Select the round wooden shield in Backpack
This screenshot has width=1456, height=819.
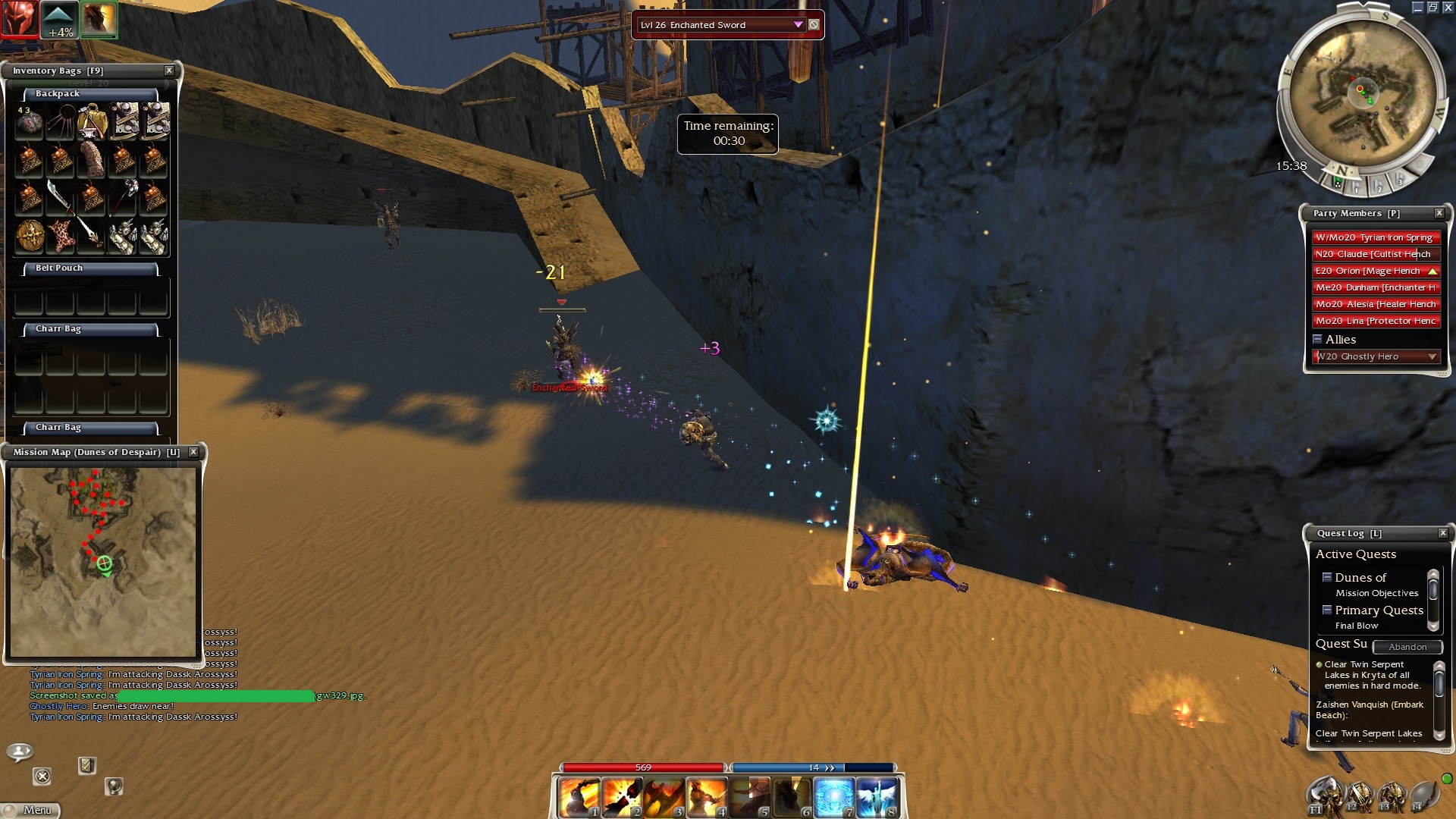pyautogui.click(x=30, y=236)
